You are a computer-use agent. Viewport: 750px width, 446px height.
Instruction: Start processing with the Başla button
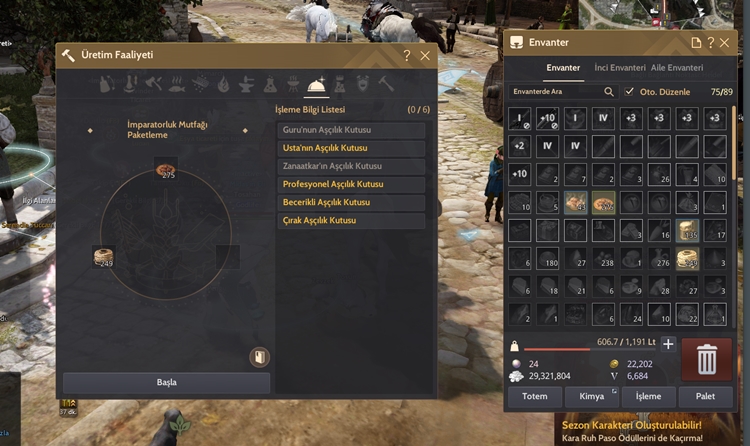click(166, 382)
